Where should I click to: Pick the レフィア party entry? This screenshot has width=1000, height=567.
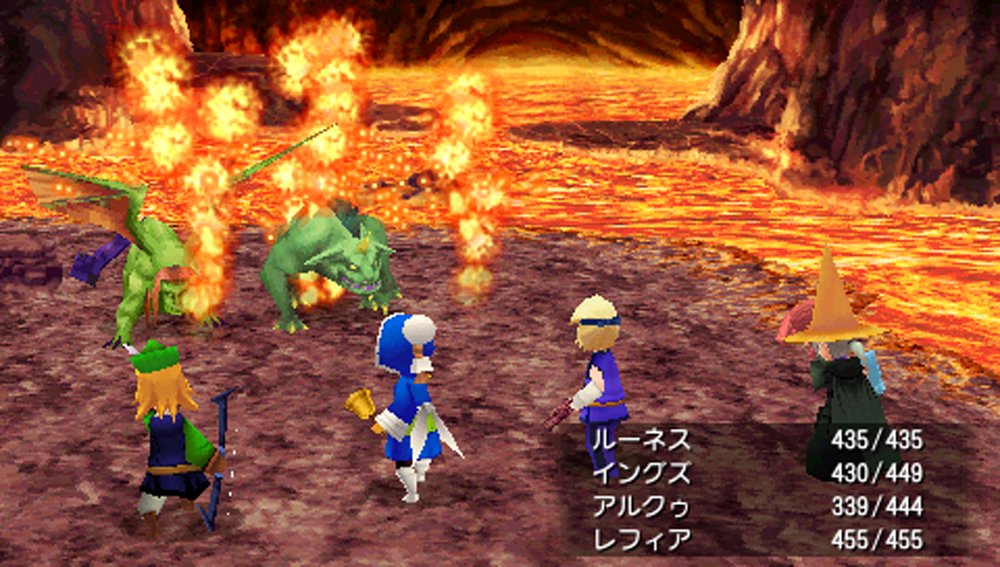(x=640, y=540)
